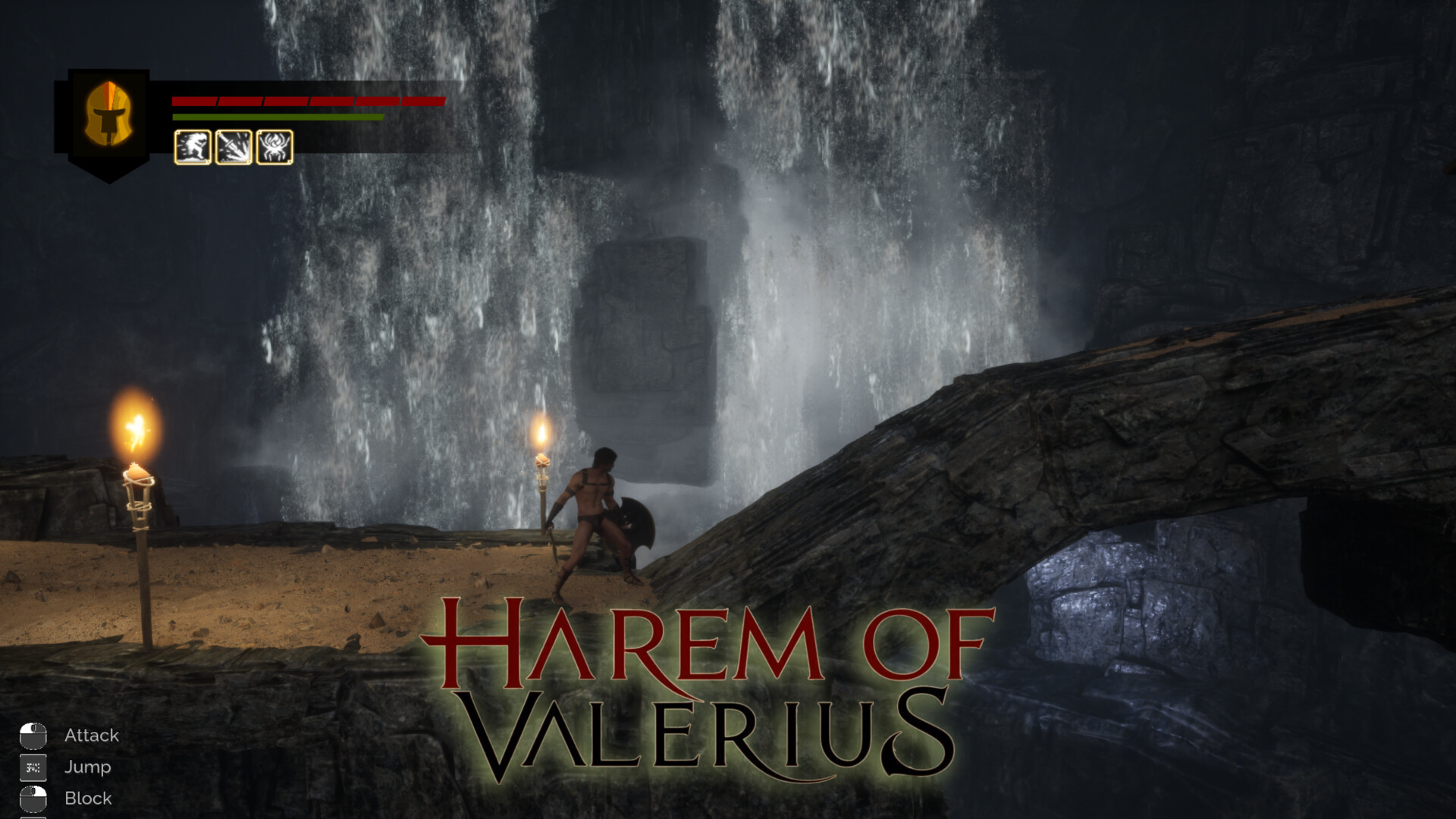Click the left mouse button Attack icon
Image resolution: width=1456 pixels, height=819 pixels.
click(33, 735)
